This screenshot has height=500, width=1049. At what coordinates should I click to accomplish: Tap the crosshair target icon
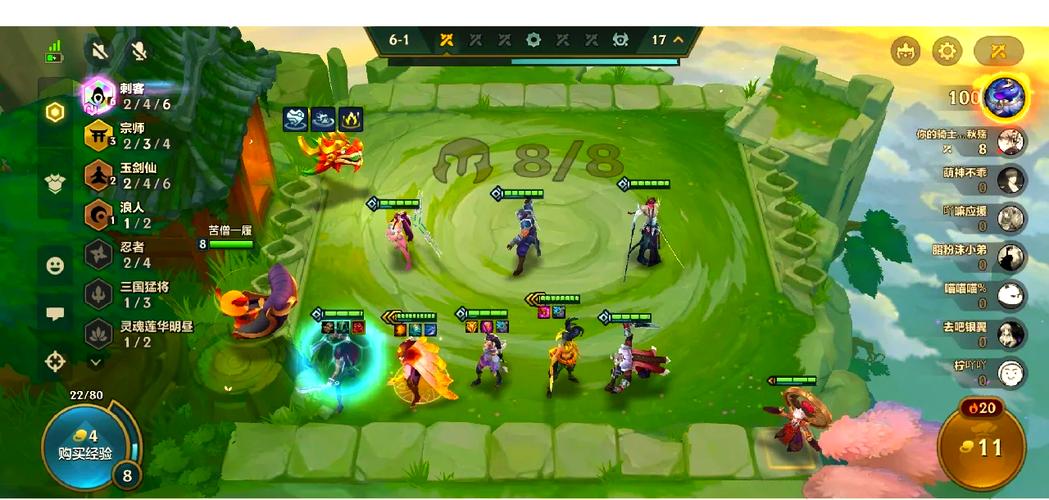pos(55,360)
